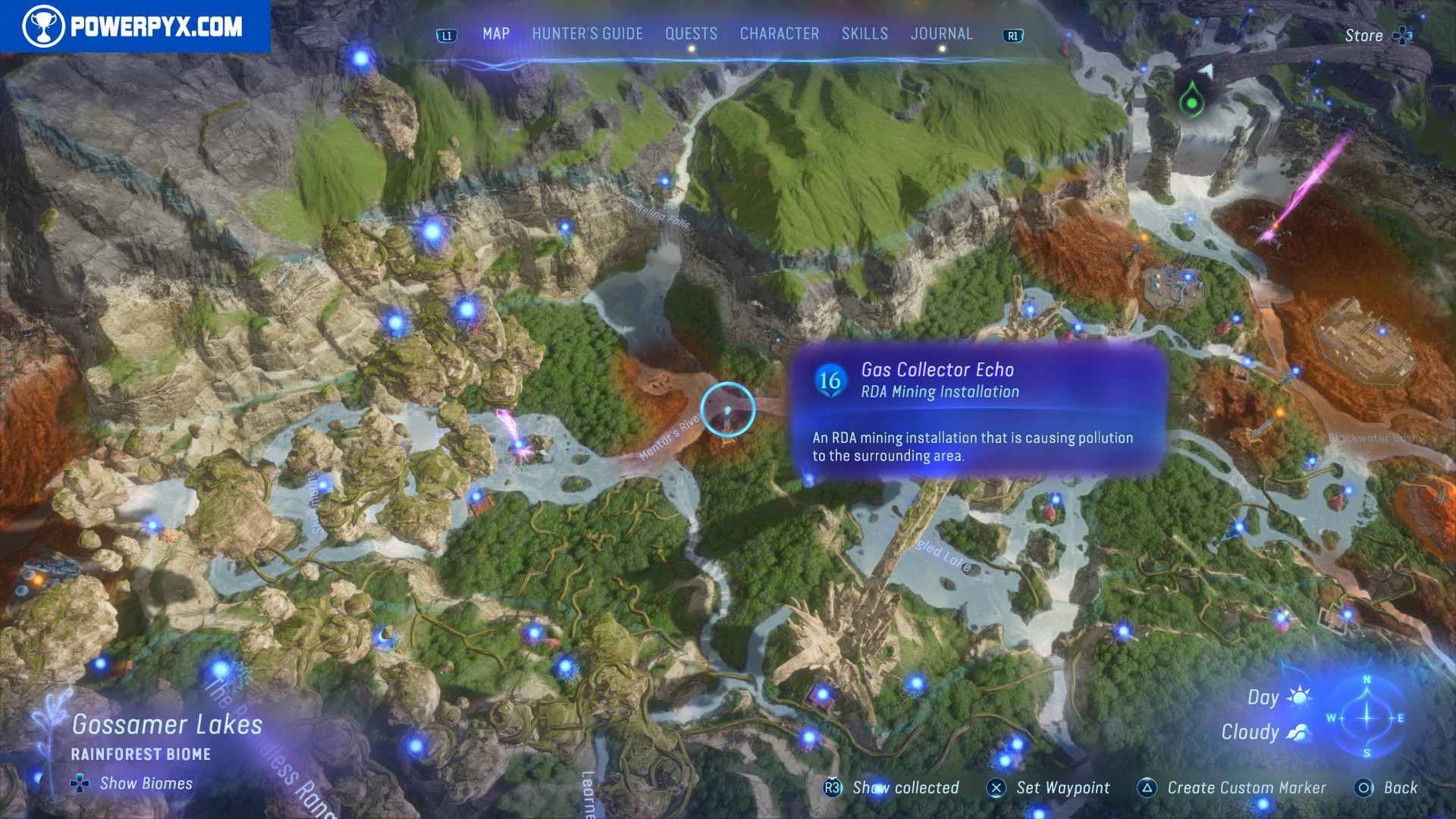1456x819 pixels.
Task: Open the in-game Store
Action: [1364, 35]
